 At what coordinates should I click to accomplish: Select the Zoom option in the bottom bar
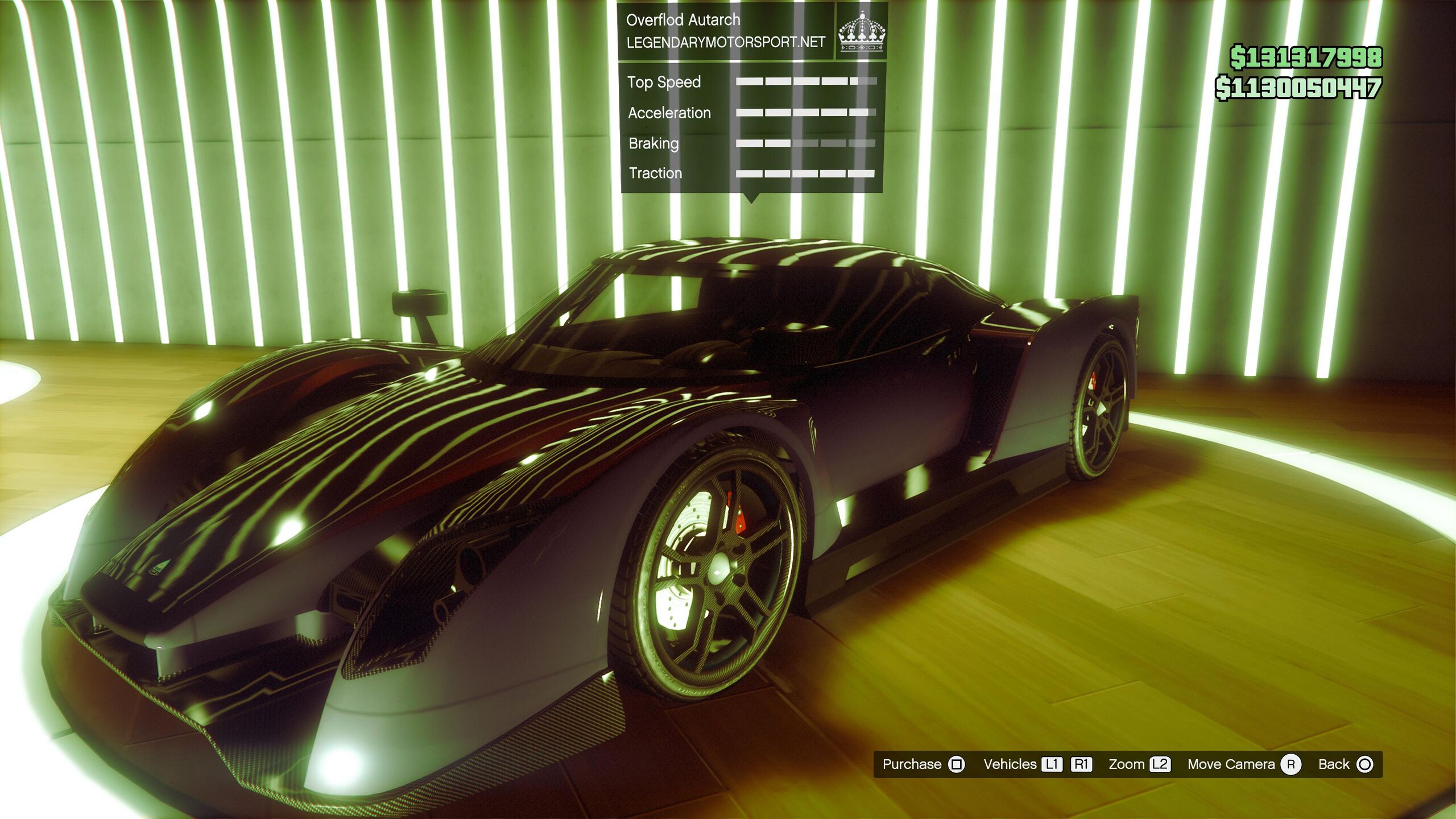[1139, 764]
